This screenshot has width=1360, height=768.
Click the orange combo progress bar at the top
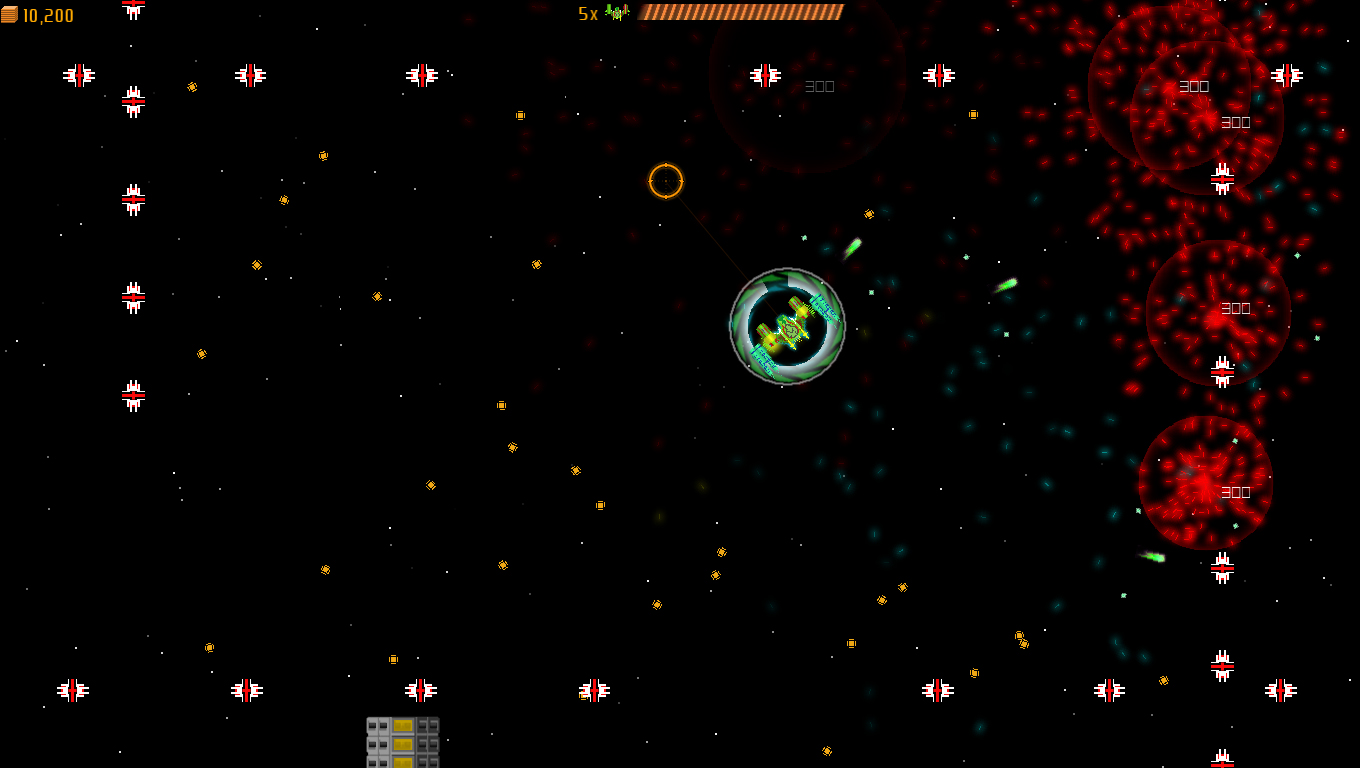(740, 12)
